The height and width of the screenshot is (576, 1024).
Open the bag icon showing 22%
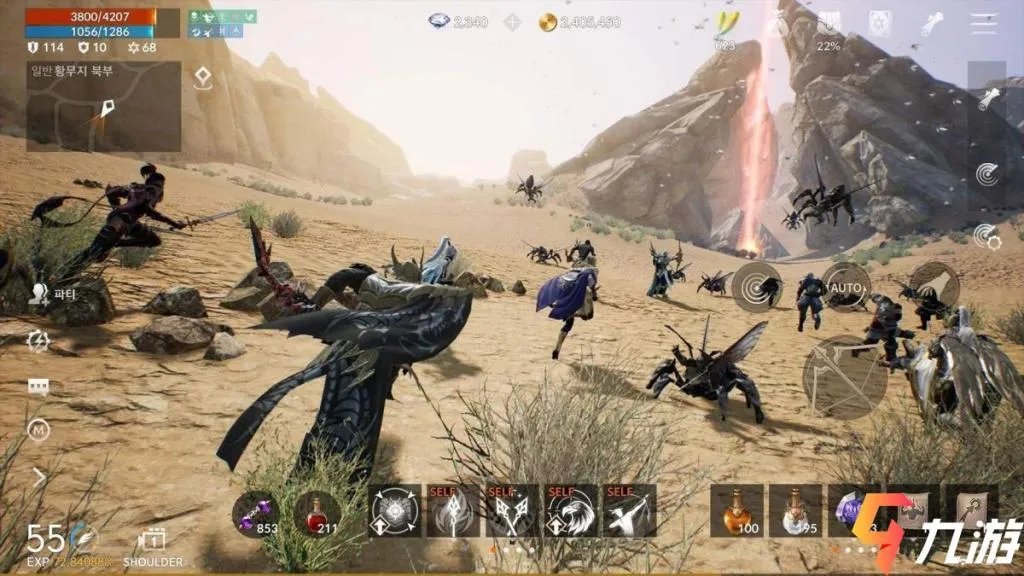[x=829, y=26]
